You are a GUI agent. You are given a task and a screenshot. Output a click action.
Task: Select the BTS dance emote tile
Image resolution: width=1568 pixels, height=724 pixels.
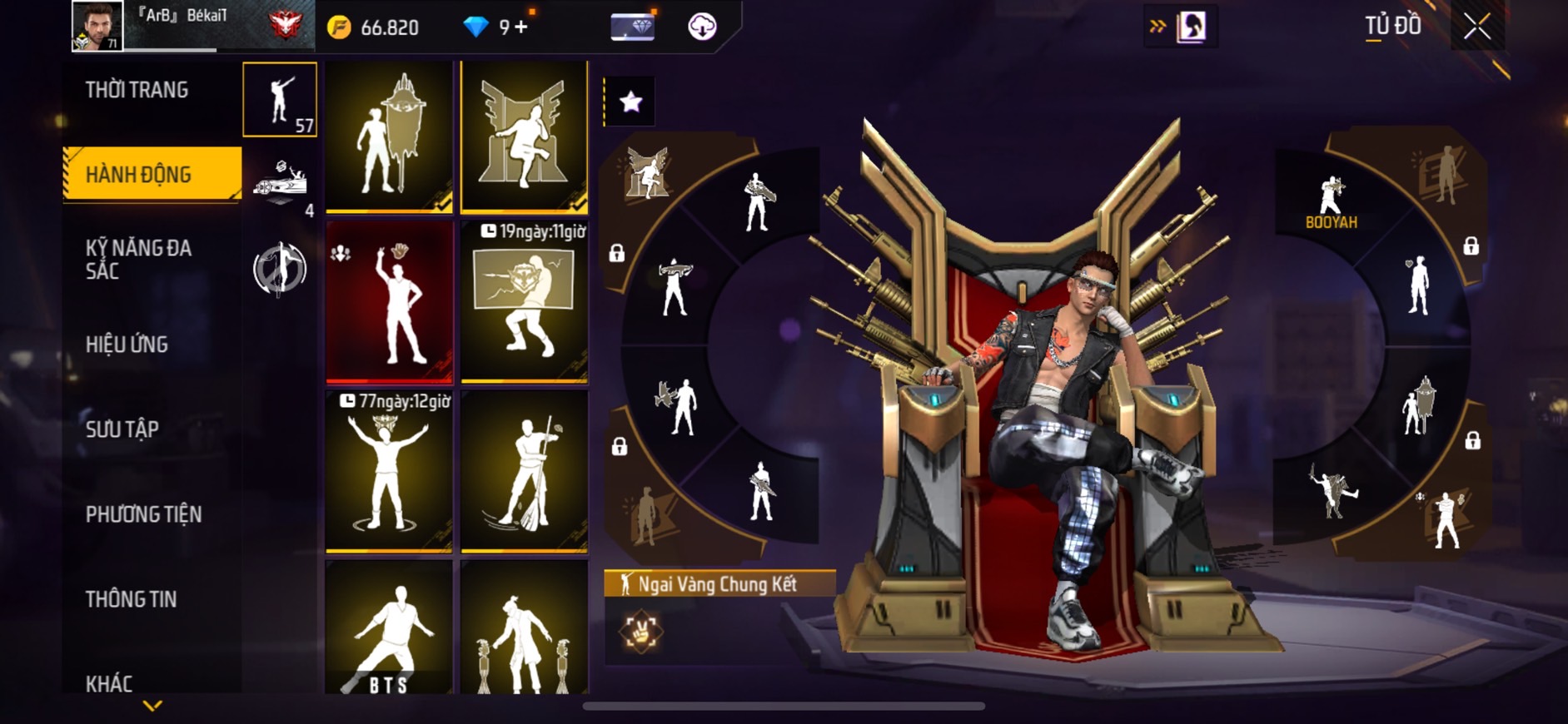[x=389, y=627]
